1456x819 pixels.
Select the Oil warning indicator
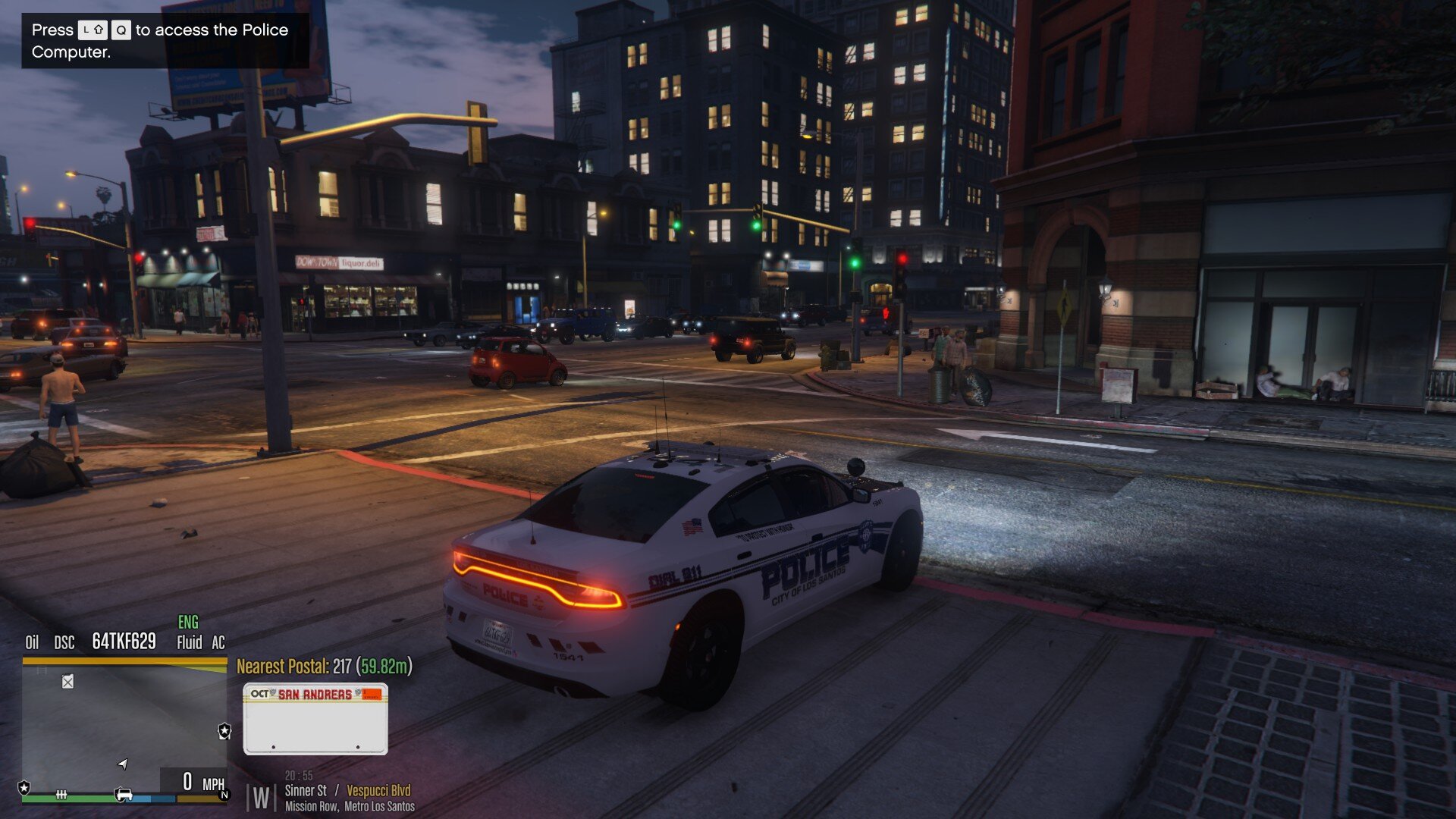click(32, 643)
